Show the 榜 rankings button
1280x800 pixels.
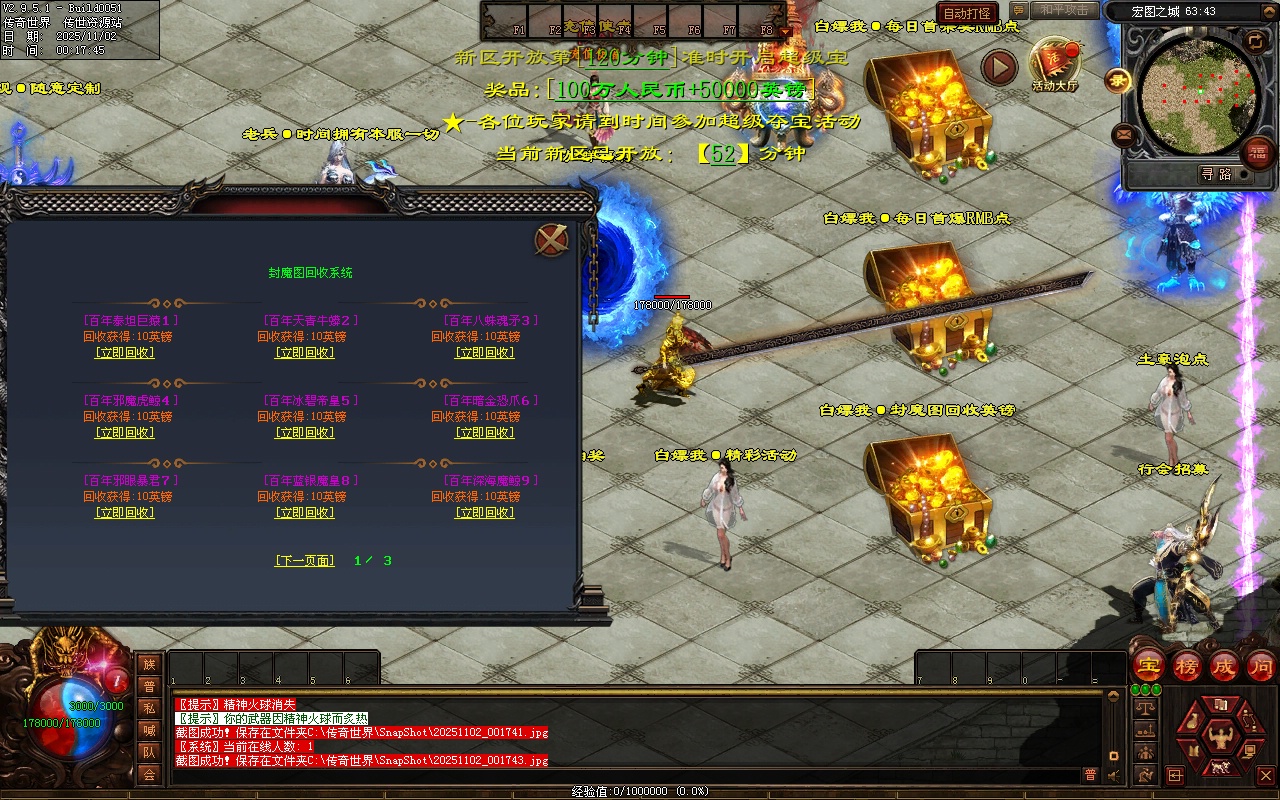coord(1188,666)
